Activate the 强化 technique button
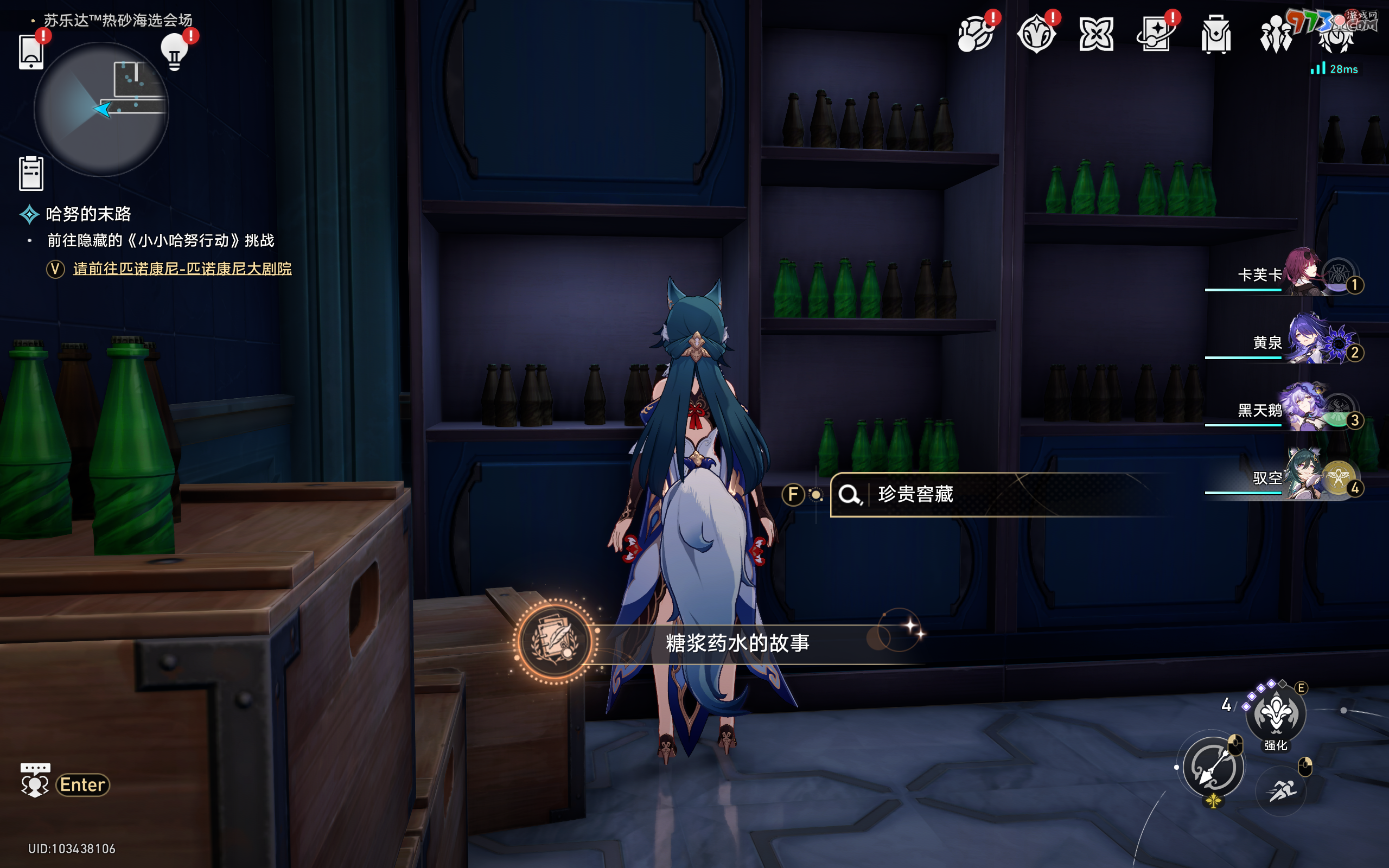This screenshot has height=868, width=1389. click(1276, 714)
